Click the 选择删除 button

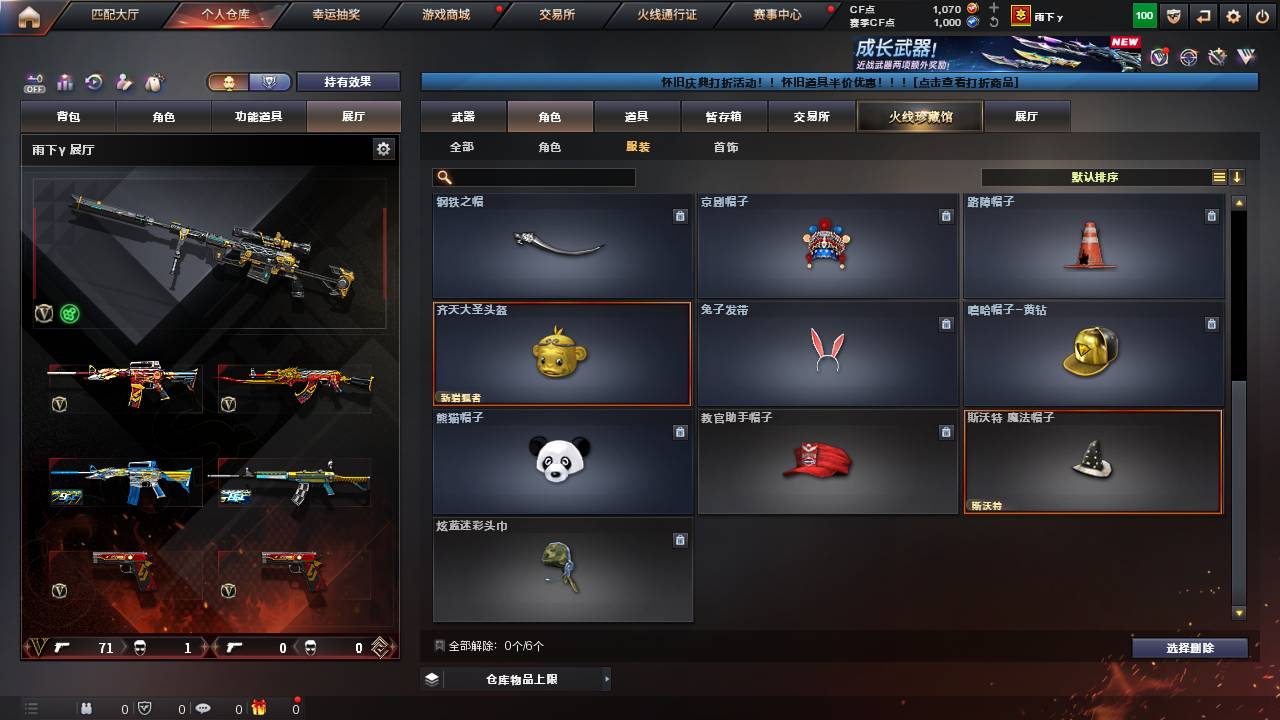[1188, 647]
